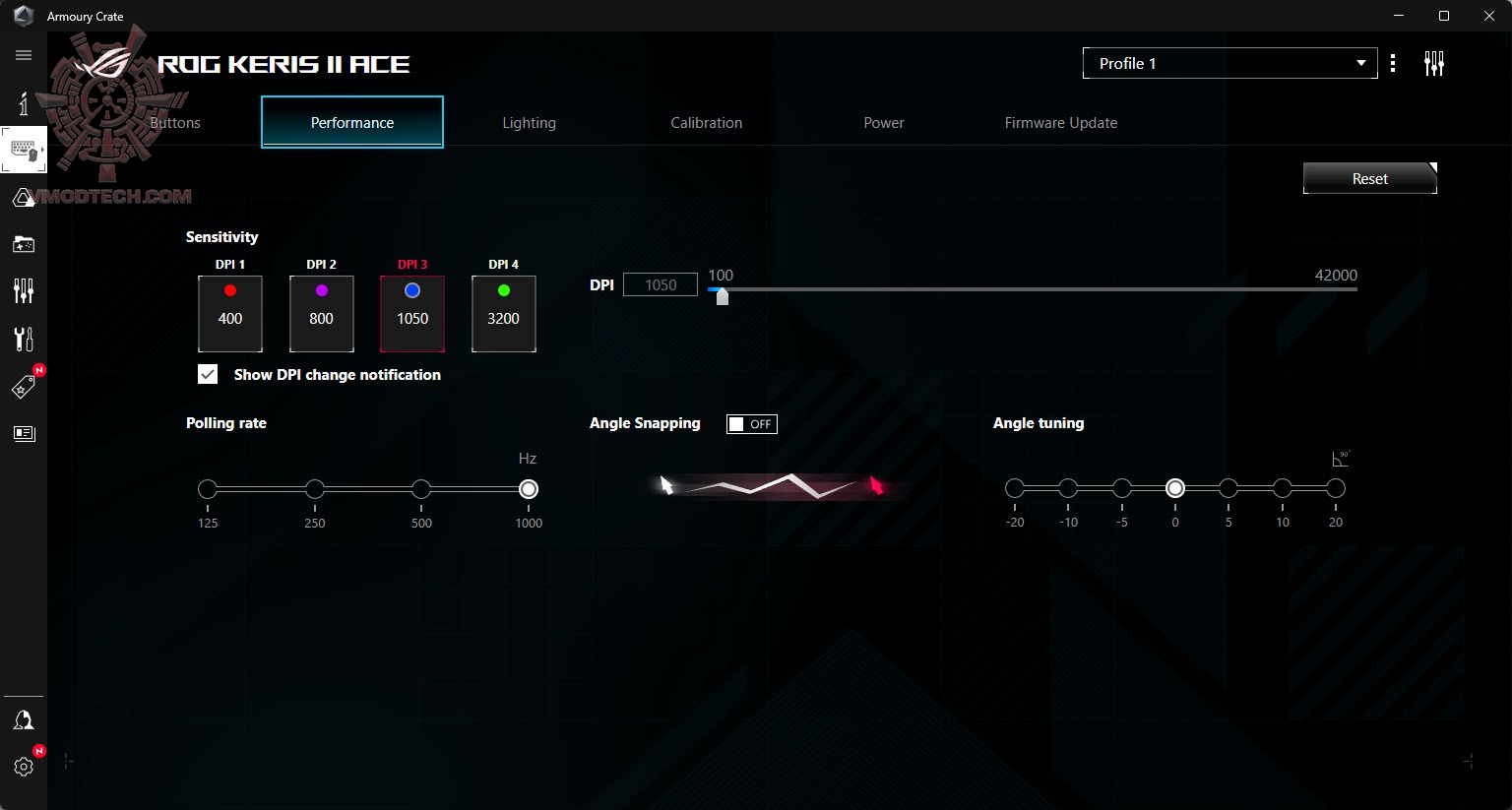The height and width of the screenshot is (810, 1512).
Task: Open Aura Sync from the sidebar
Action: pos(24,197)
